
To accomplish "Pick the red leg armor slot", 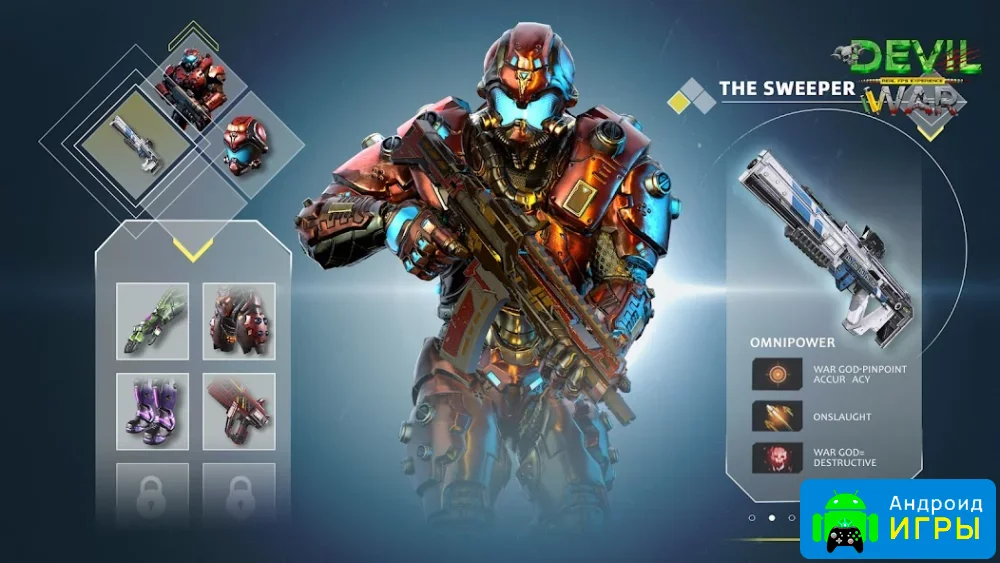I will coord(239,321).
